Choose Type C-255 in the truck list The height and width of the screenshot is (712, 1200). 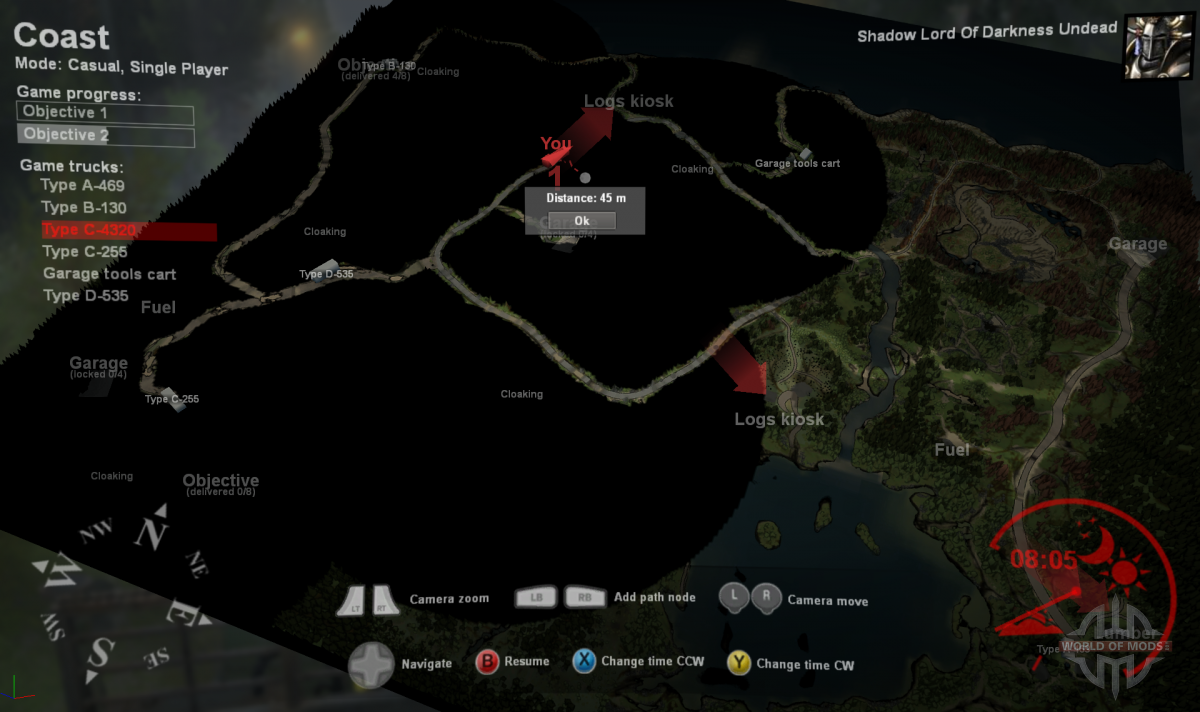85,252
